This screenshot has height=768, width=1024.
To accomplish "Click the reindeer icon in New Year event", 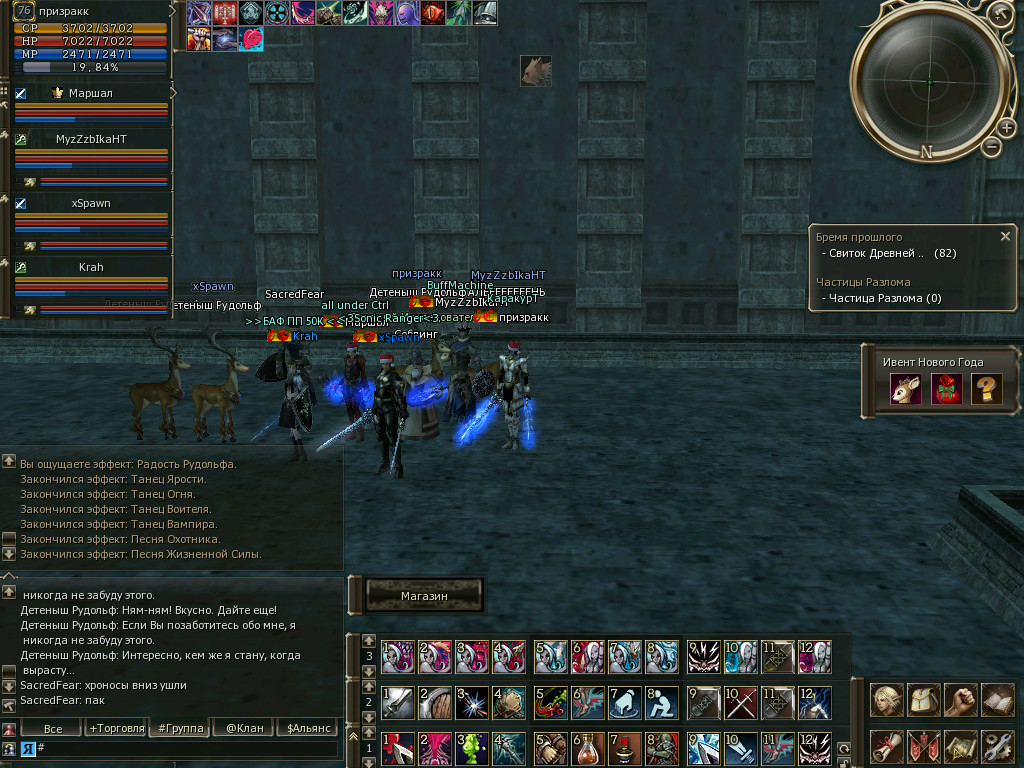I will point(906,389).
